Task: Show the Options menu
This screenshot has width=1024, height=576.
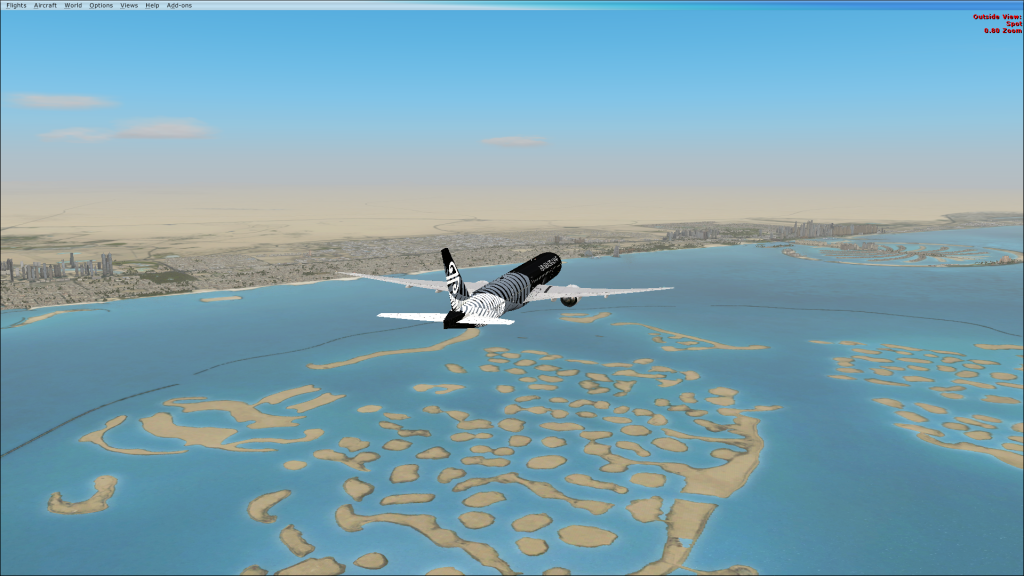Action: 101,5
